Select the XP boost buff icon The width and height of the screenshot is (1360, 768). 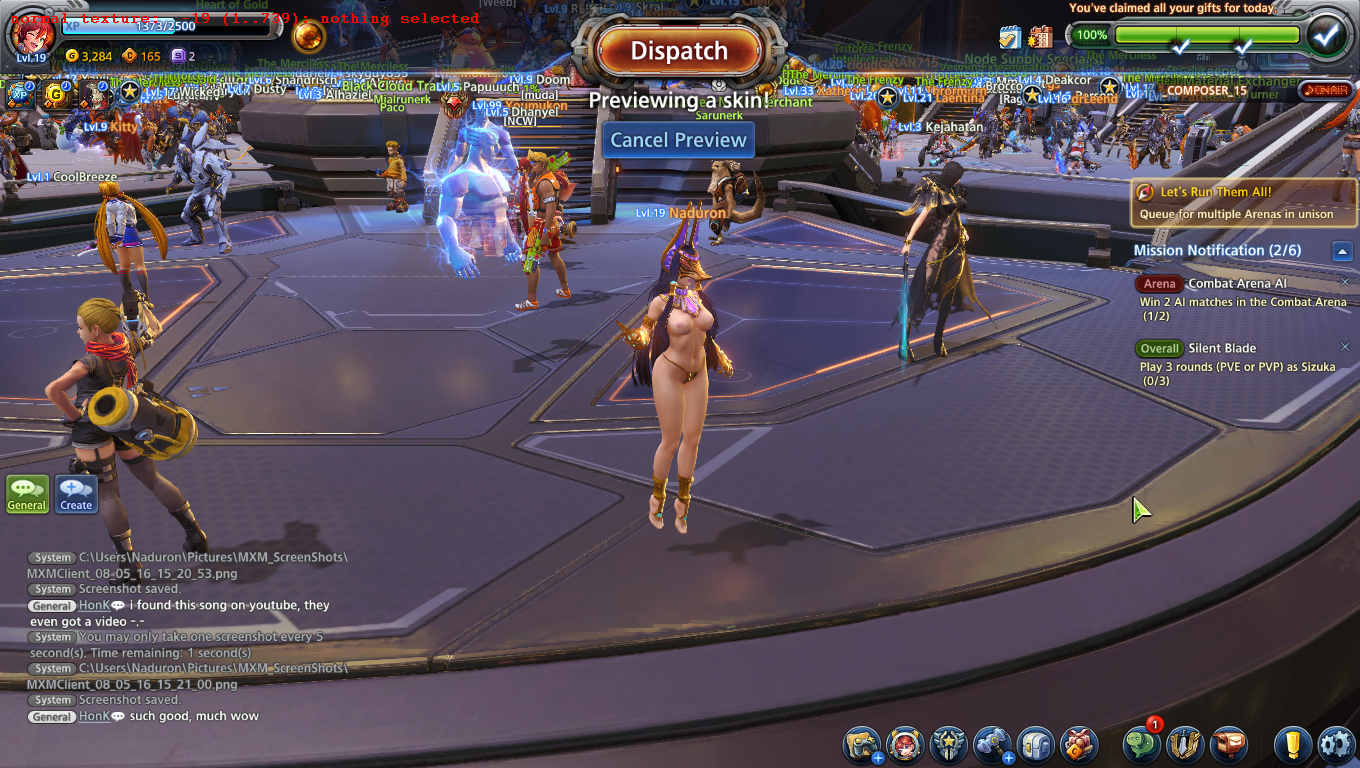[x=19, y=95]
